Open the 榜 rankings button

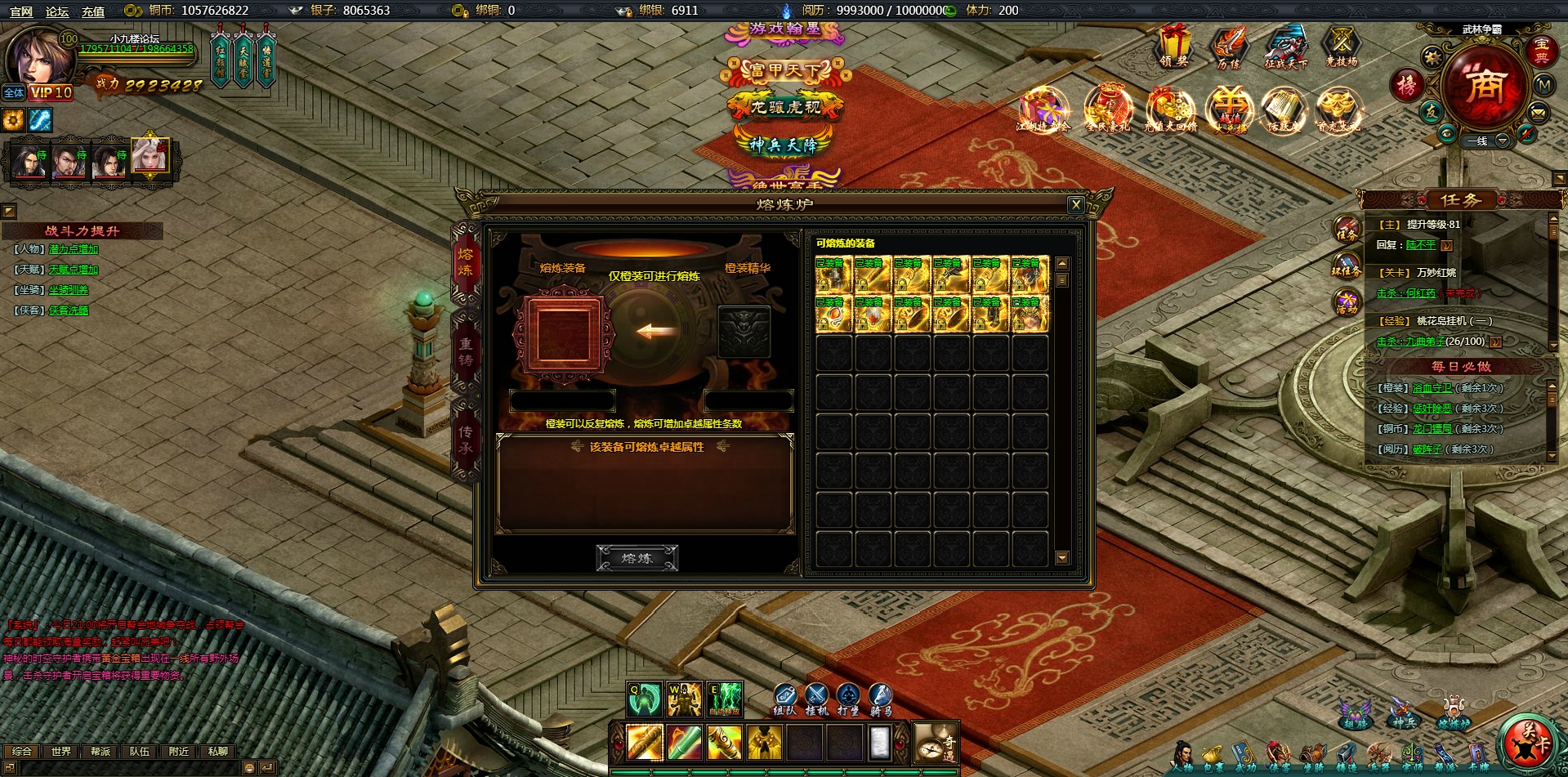point(1406,85)
